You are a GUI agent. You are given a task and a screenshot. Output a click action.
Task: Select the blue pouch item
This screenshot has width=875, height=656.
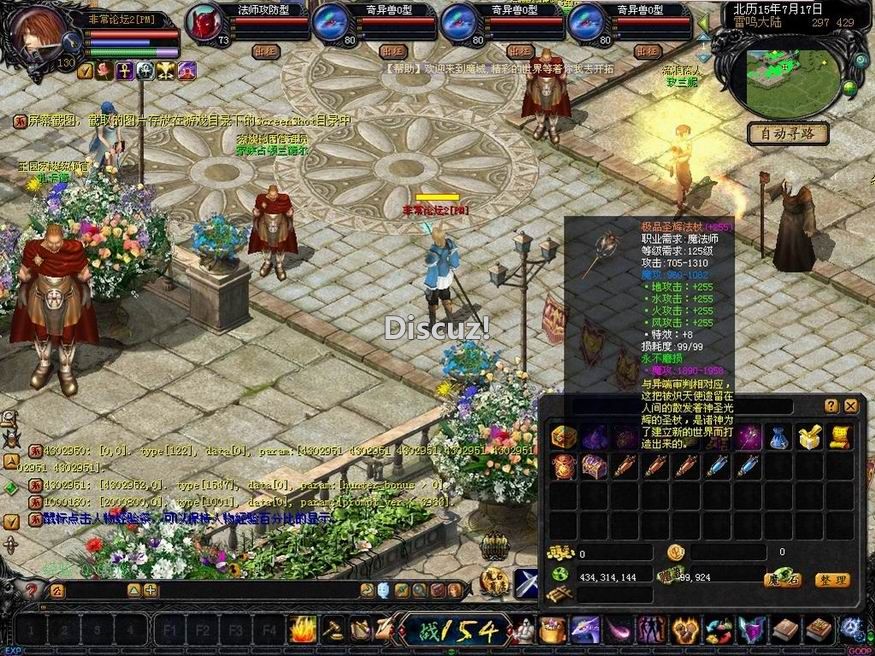click(x=779, y=437)
